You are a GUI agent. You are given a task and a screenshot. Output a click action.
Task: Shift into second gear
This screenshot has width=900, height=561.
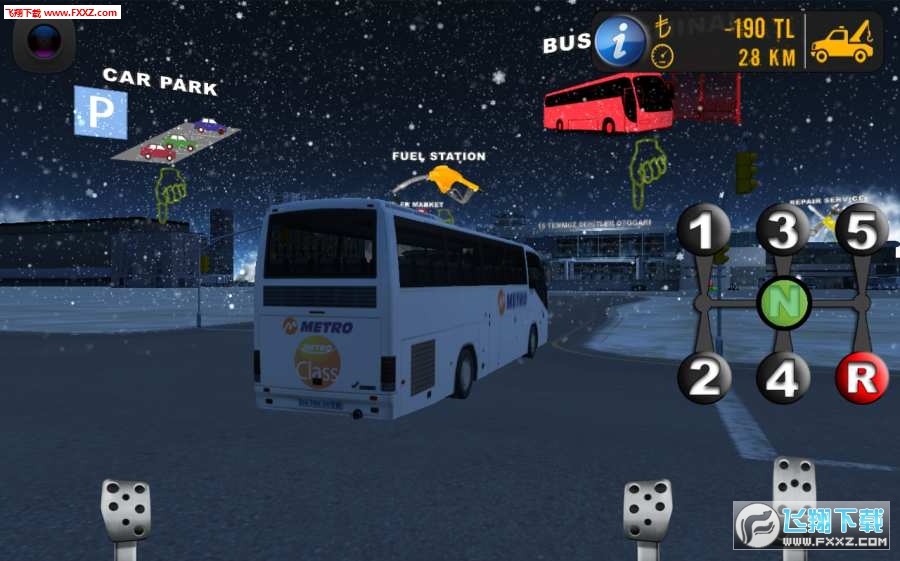(x=704, y=378)
